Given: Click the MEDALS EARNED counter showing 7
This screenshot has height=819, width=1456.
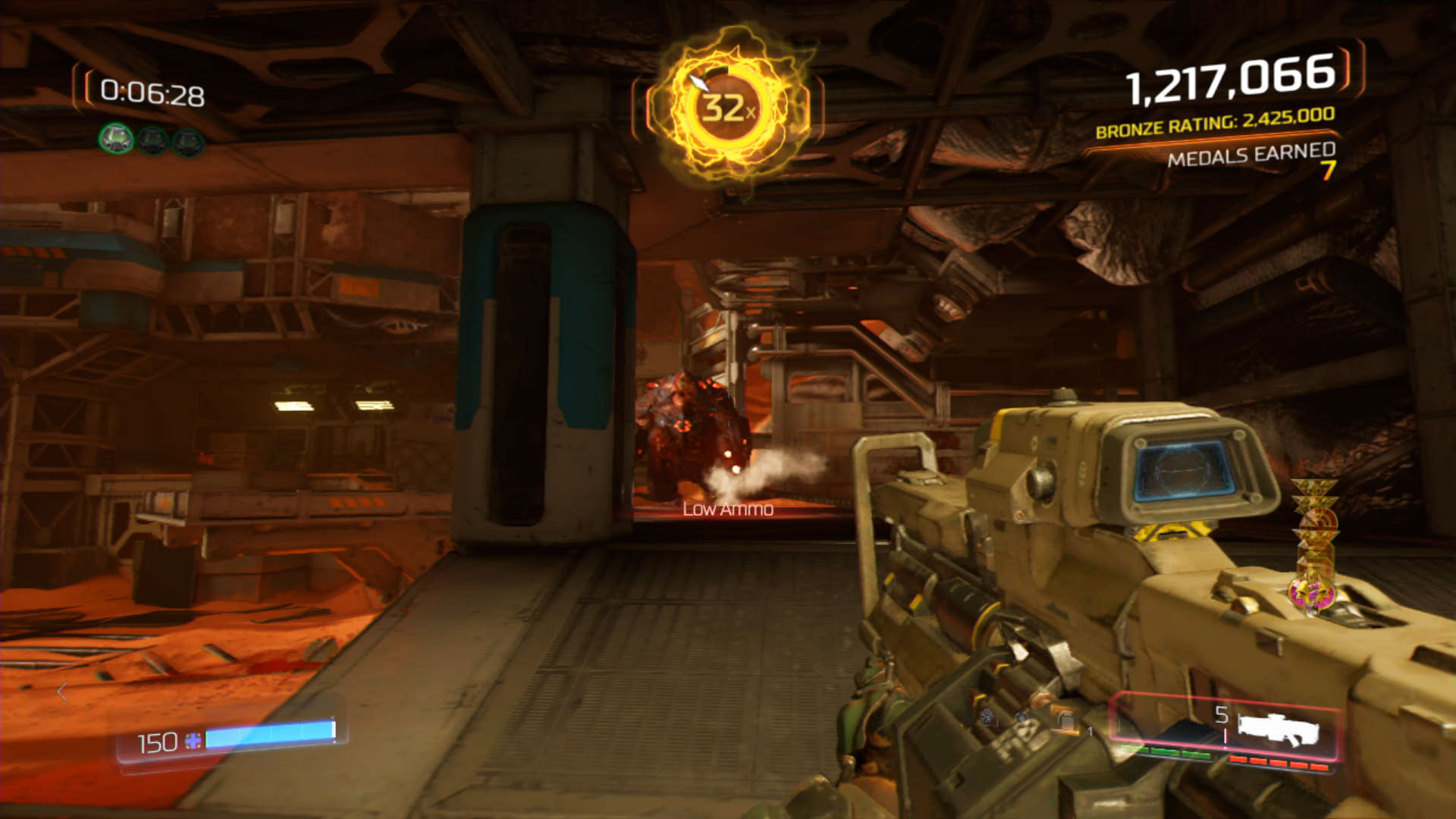Looking at the screenshot, I should pos(1257,159).
